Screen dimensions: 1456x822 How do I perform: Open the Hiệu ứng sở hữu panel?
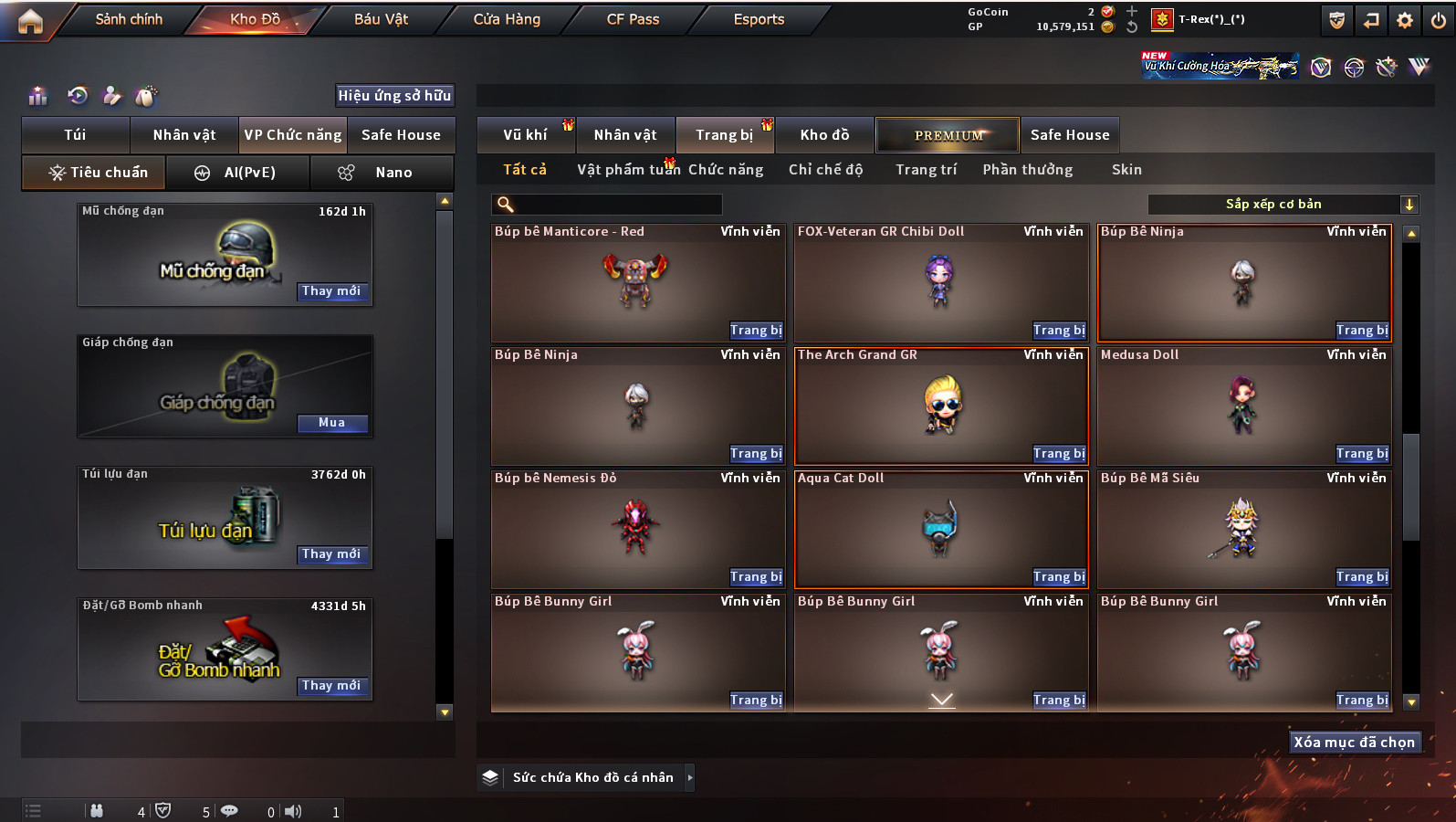tap(394, 96)
